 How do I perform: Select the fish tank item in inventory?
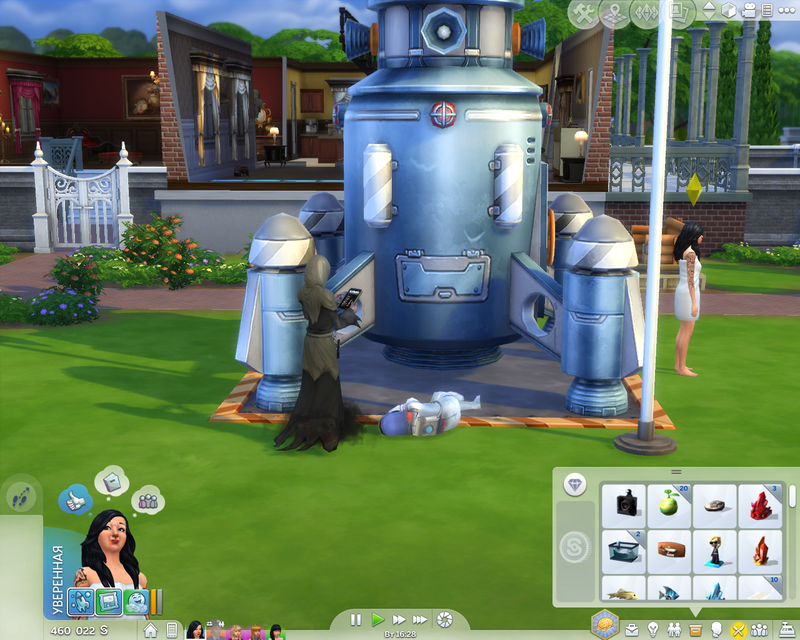[624, 548]
